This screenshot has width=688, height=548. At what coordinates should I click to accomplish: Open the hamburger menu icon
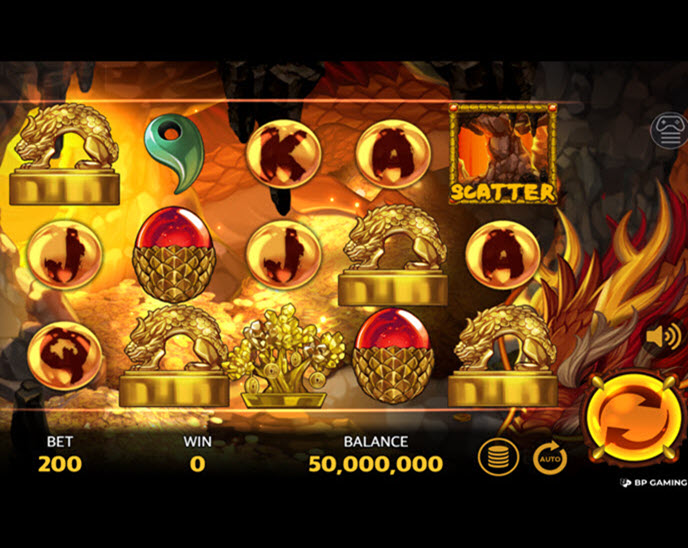pyautogui.click(x=669, y=130)
